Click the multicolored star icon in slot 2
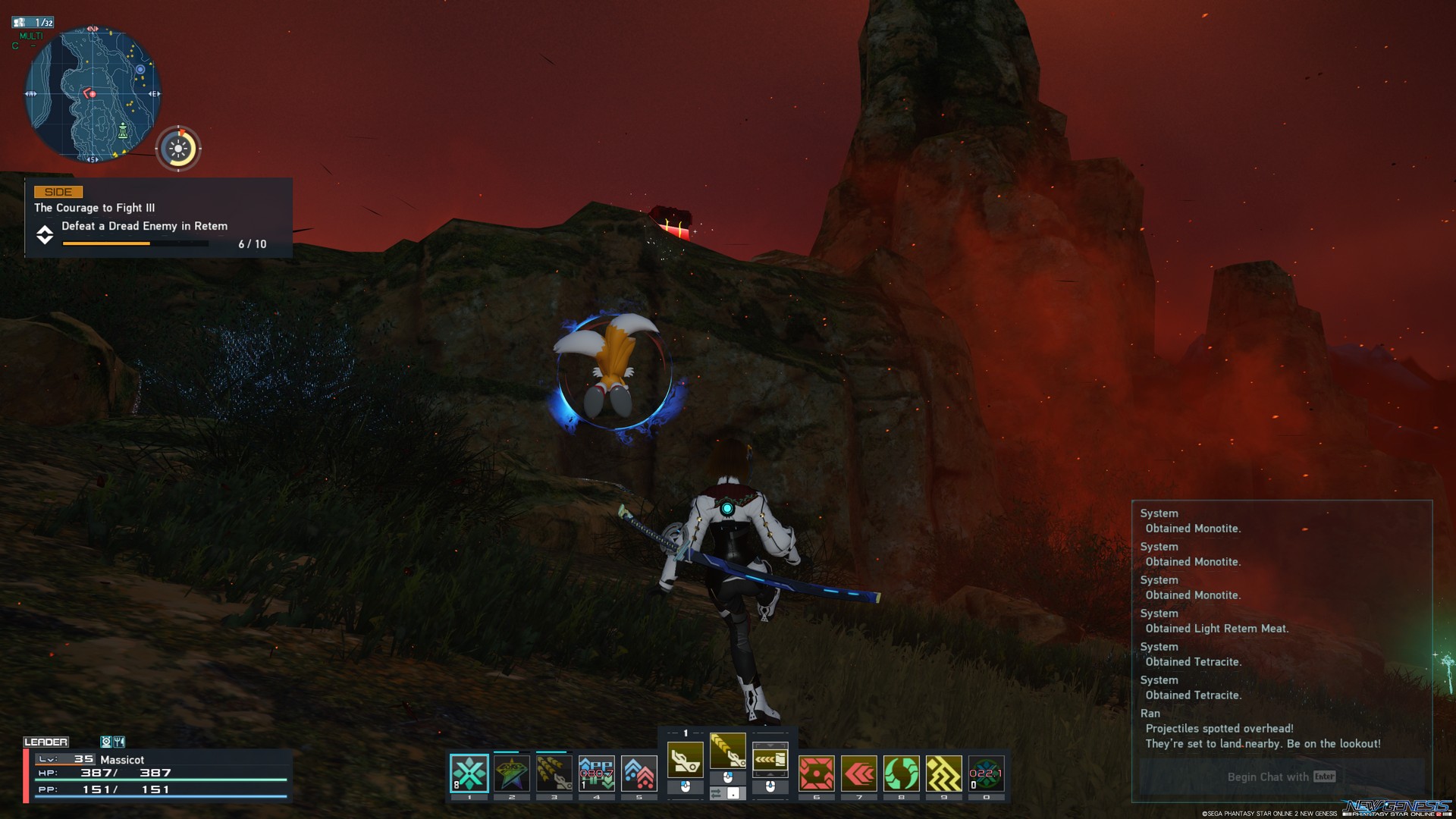1456x819 pixels. click(510, 772)
